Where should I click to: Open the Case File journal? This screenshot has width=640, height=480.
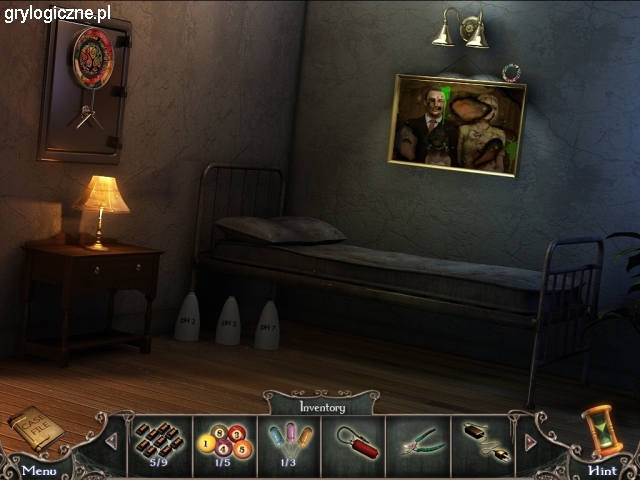coord(36,428)
